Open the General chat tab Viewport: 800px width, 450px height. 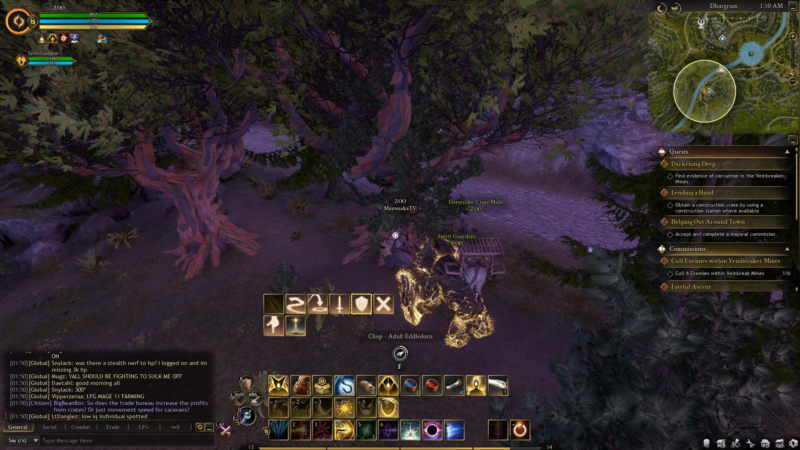coord(18,427)
